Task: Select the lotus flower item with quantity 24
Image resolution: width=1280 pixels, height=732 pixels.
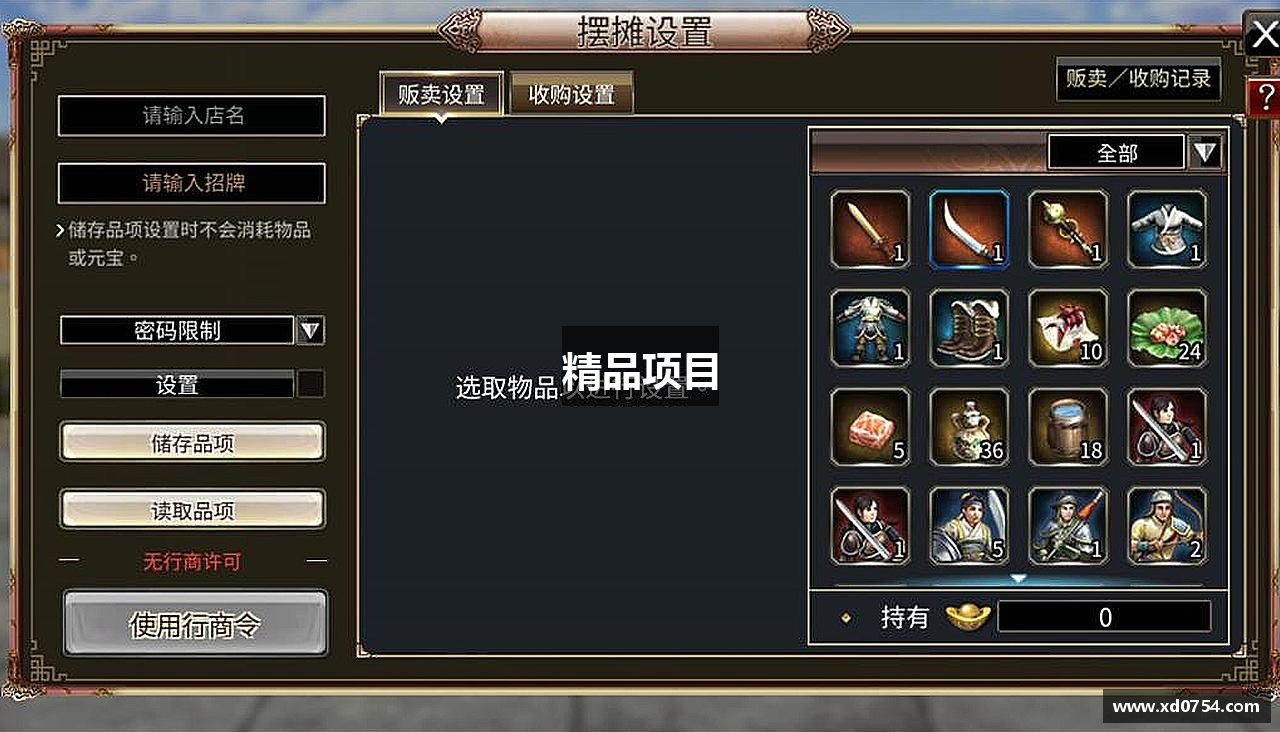Action: (x=1166, y=328)
